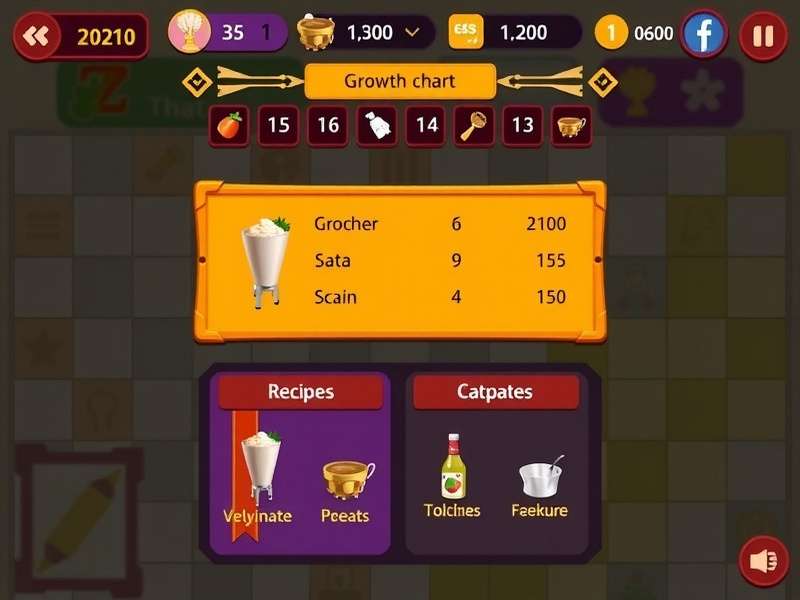Select the wooden spoon icon in the chart row
This screenshot has height=600, width=800.
[474, 126]
